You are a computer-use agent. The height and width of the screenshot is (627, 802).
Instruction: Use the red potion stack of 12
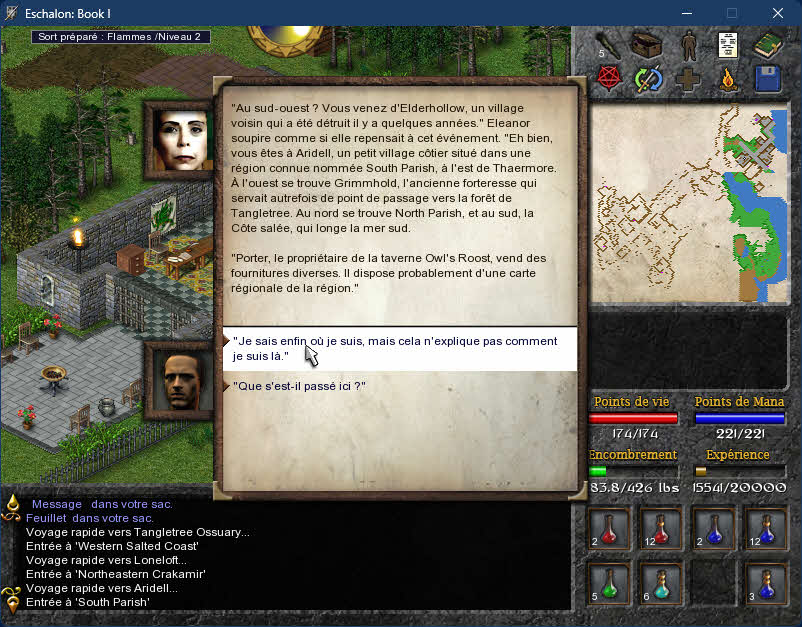point(660,528)
